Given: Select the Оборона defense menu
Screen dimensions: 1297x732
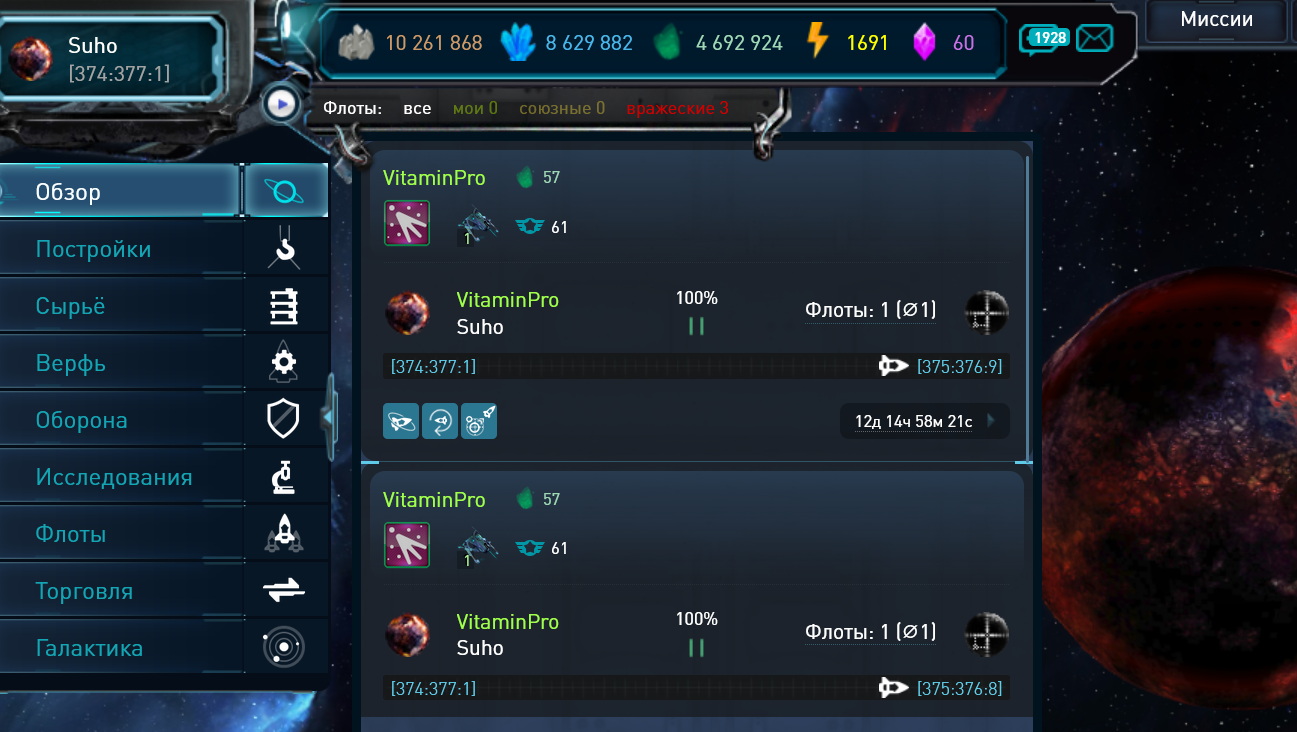Looking at the screenshot, I should click(x=120, y=420).
